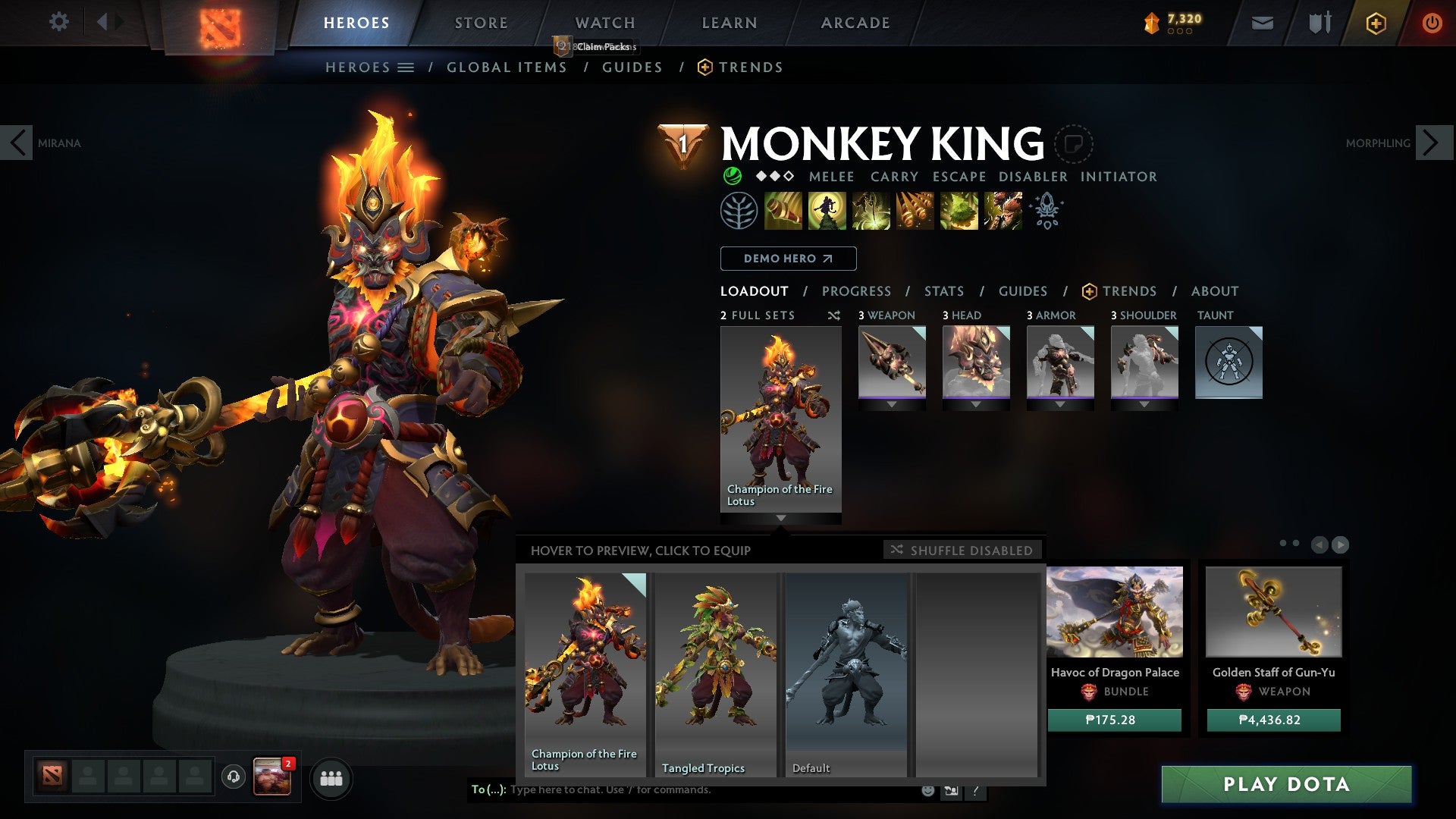Click the Shuffle Disabled toggle

pyautogui.click(x=962, y=550)
